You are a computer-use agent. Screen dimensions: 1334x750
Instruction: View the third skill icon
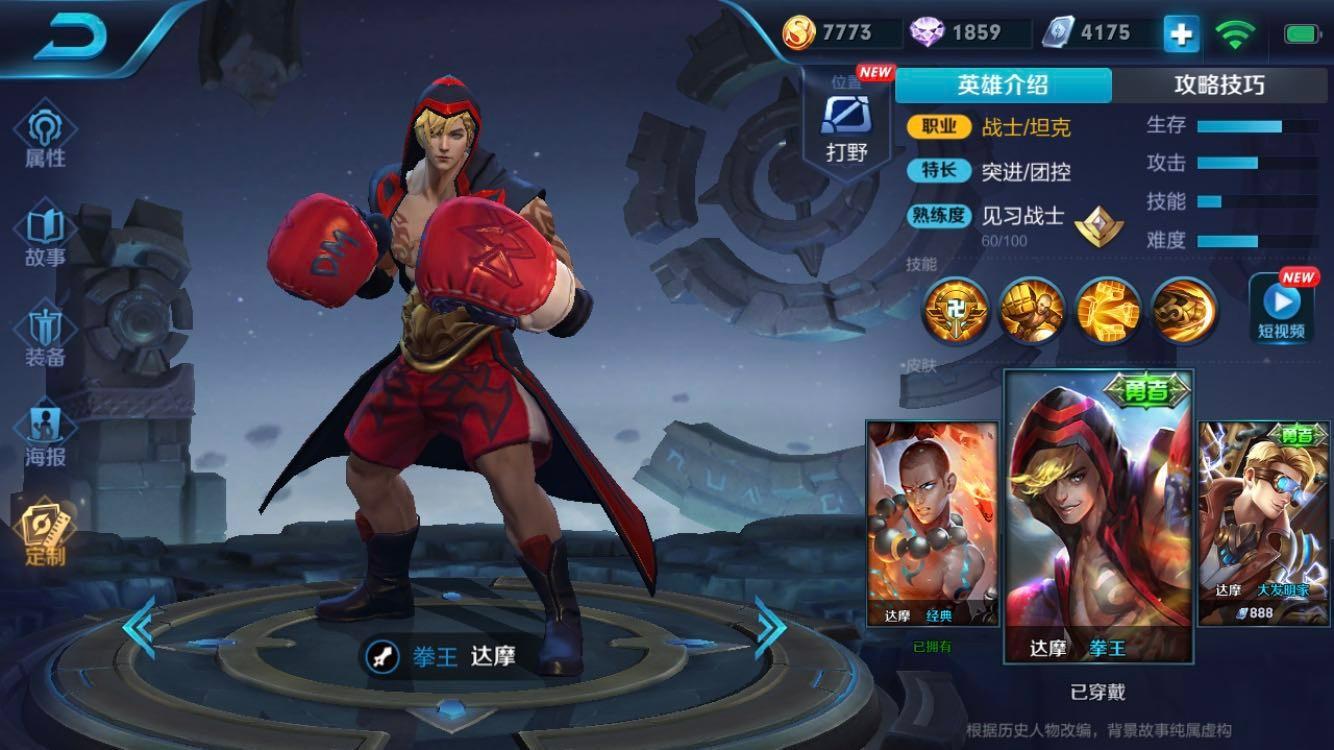tap(1108, 309)
